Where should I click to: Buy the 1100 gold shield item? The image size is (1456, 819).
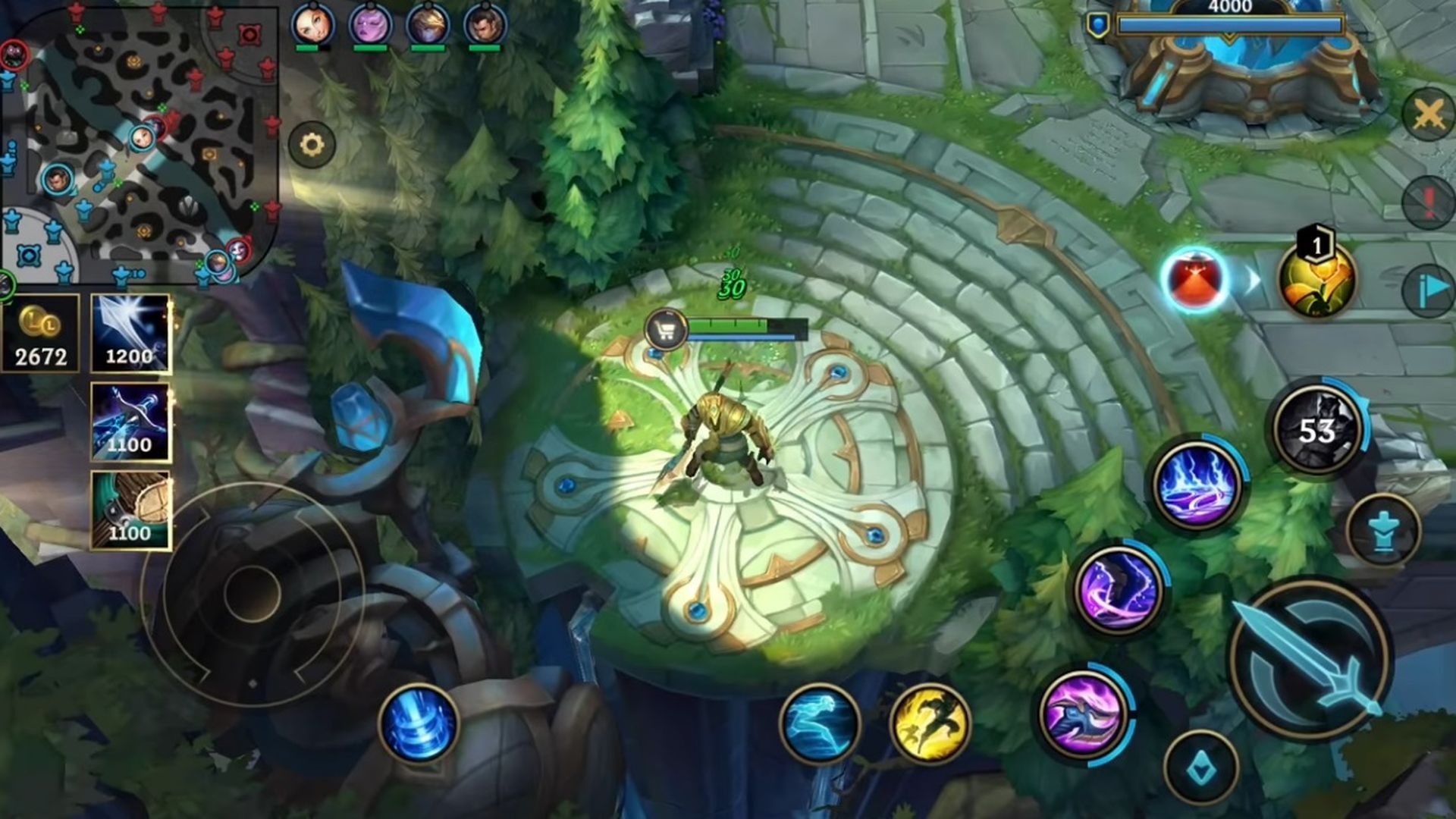tap(130, 510)
